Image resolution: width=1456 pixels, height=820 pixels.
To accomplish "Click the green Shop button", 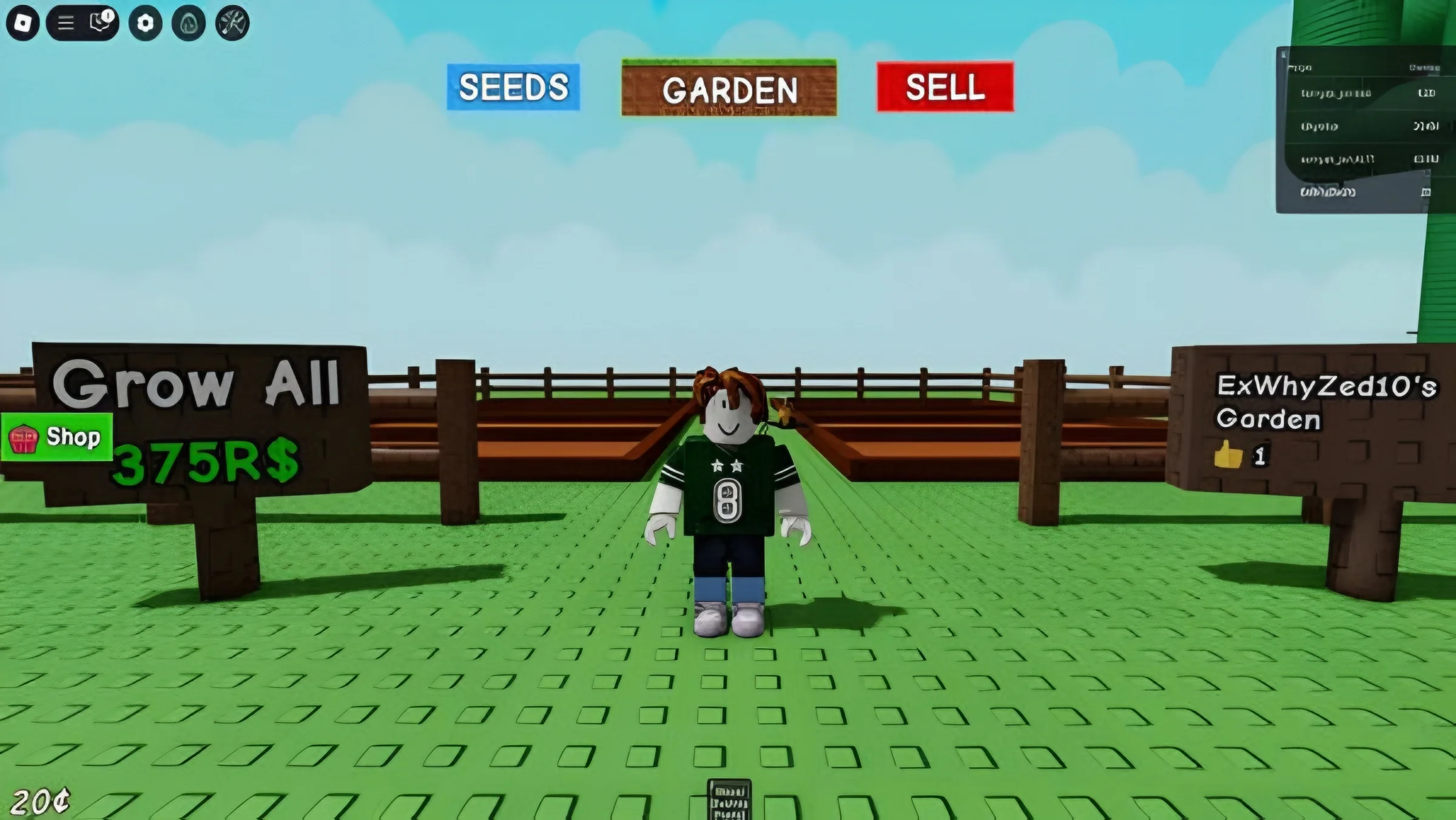I will point(58,437).
